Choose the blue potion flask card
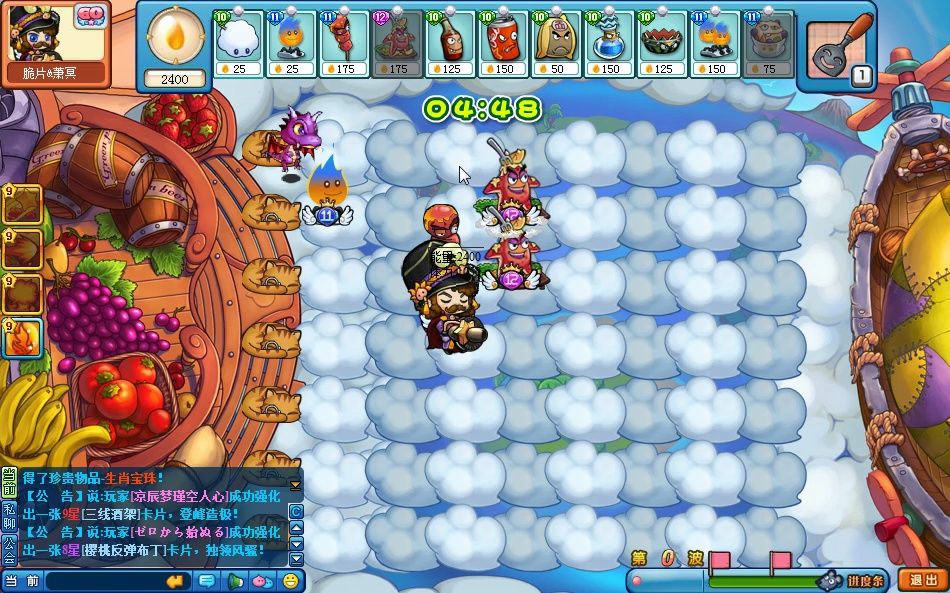This screenshot has height=593, width=950. pos(608,44)
